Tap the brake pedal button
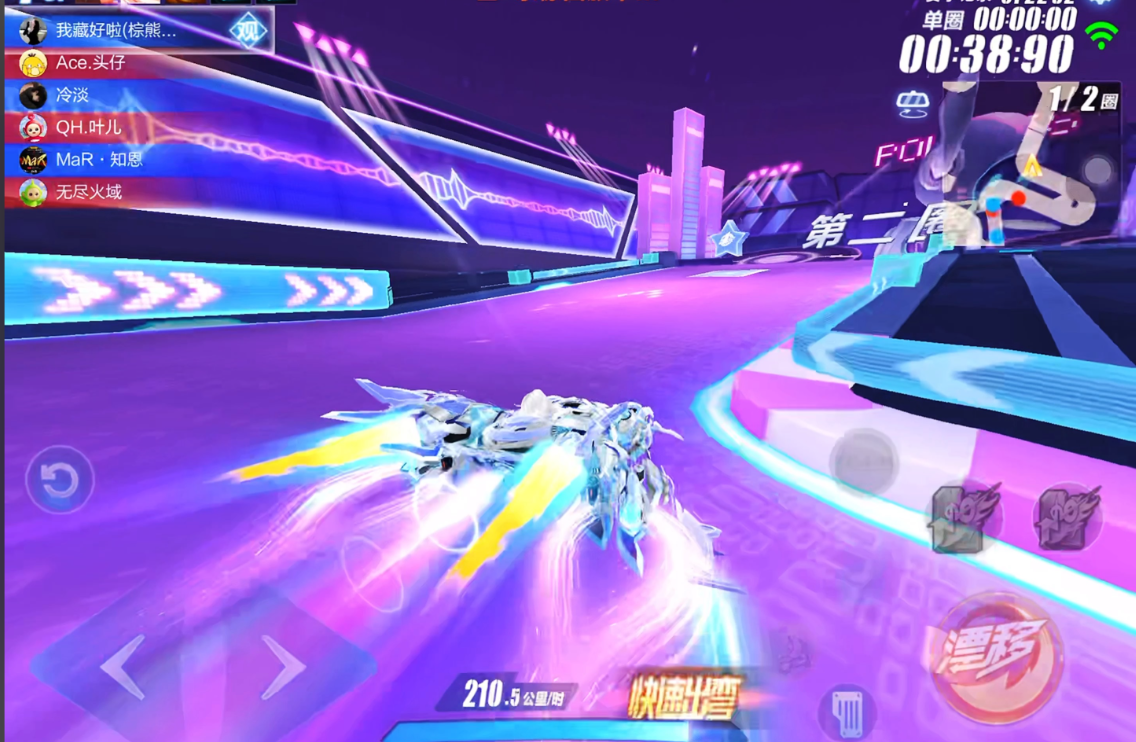Screen dimensions: 1136x742 point(847,711)
